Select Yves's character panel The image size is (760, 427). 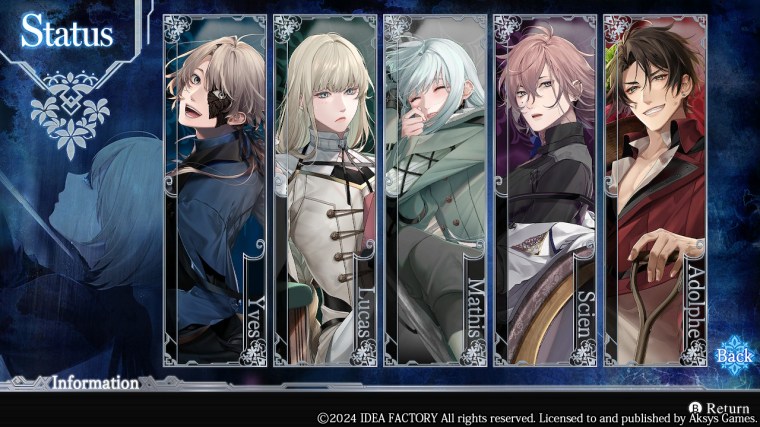[x=215, y=190]
